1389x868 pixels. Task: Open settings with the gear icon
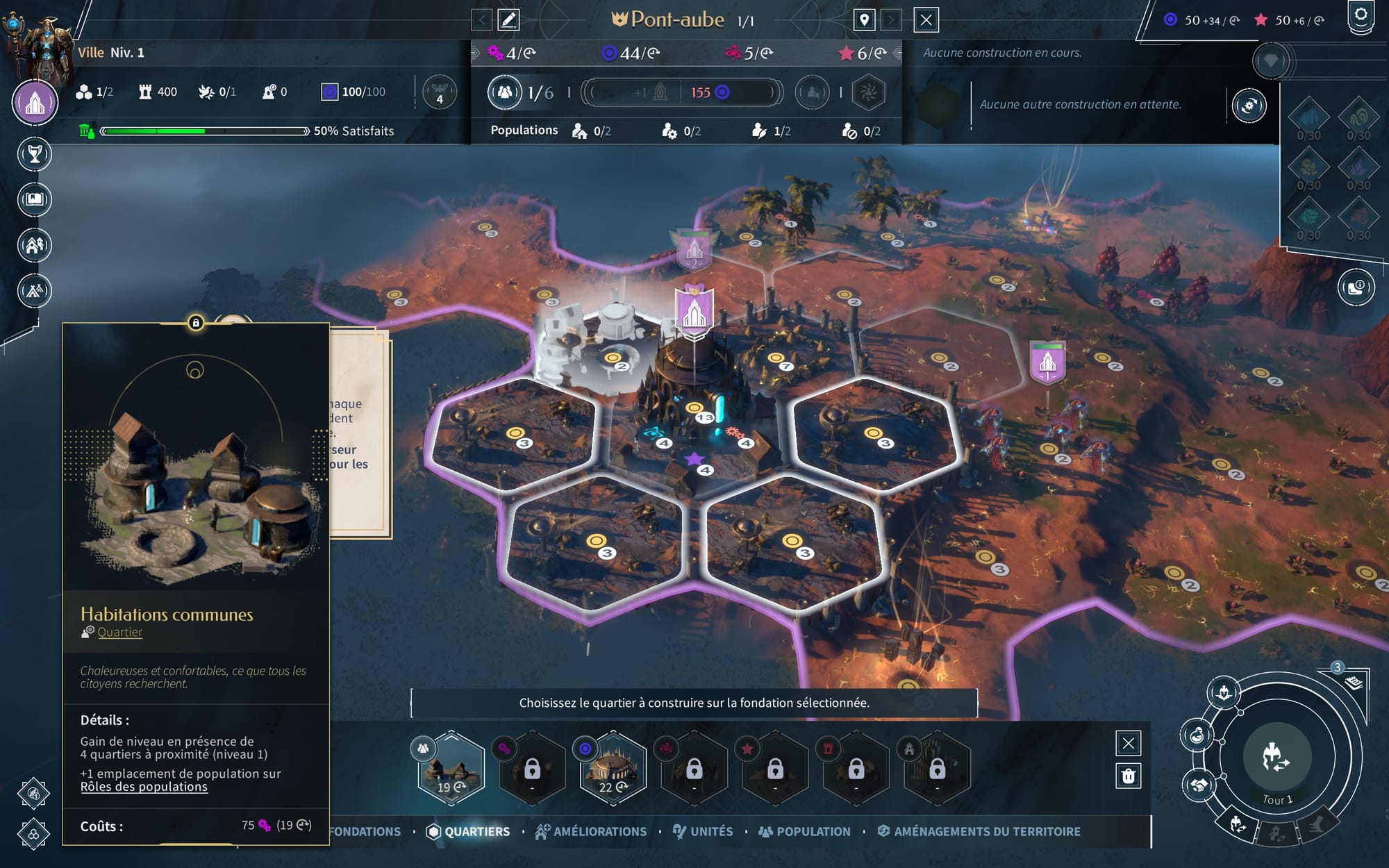(1361, 15)
